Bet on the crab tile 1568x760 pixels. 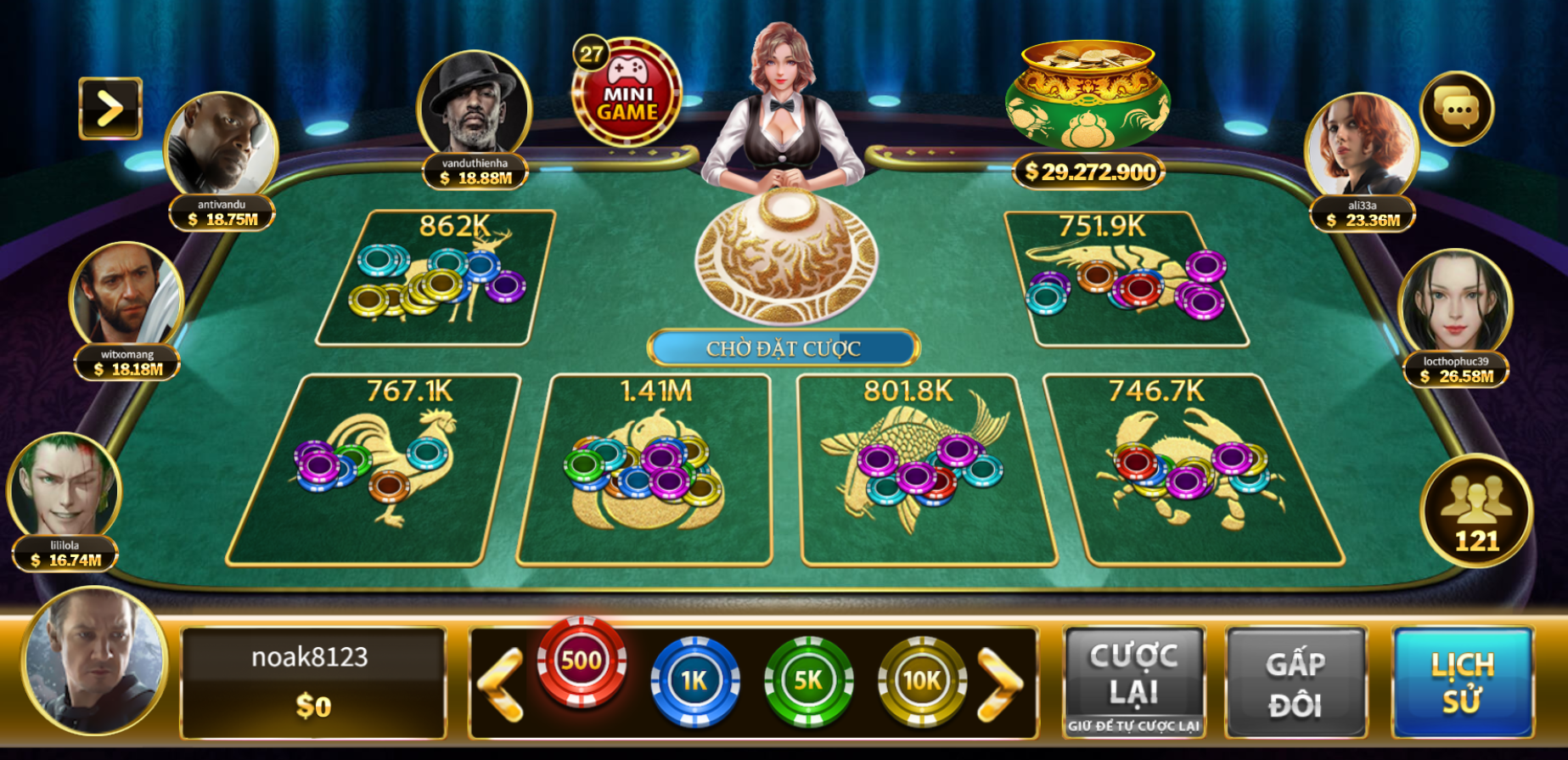1193,470
